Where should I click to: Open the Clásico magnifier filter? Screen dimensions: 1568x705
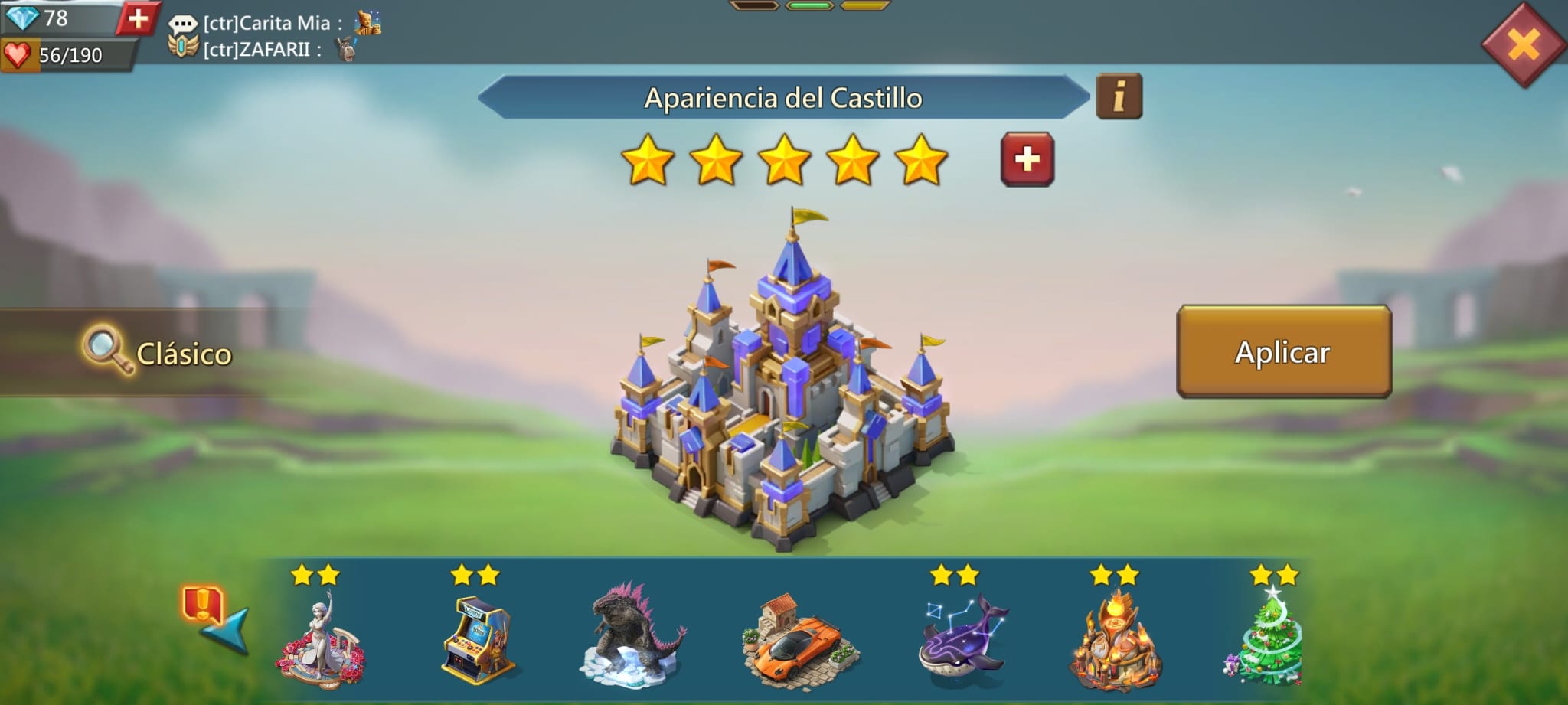(158, 352)
